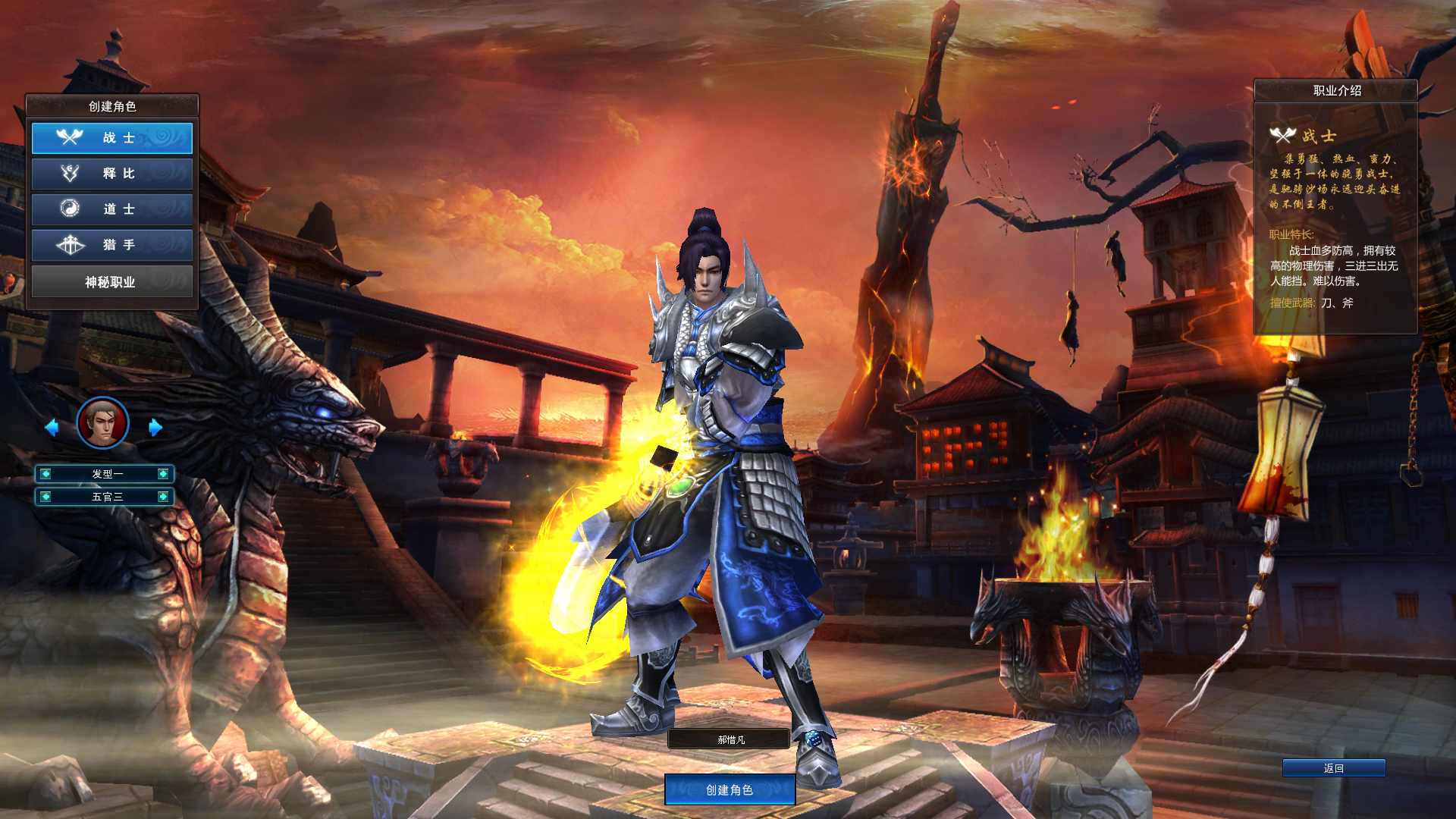Click the bow Hunter (猎手) class icon

coord(70,245)
